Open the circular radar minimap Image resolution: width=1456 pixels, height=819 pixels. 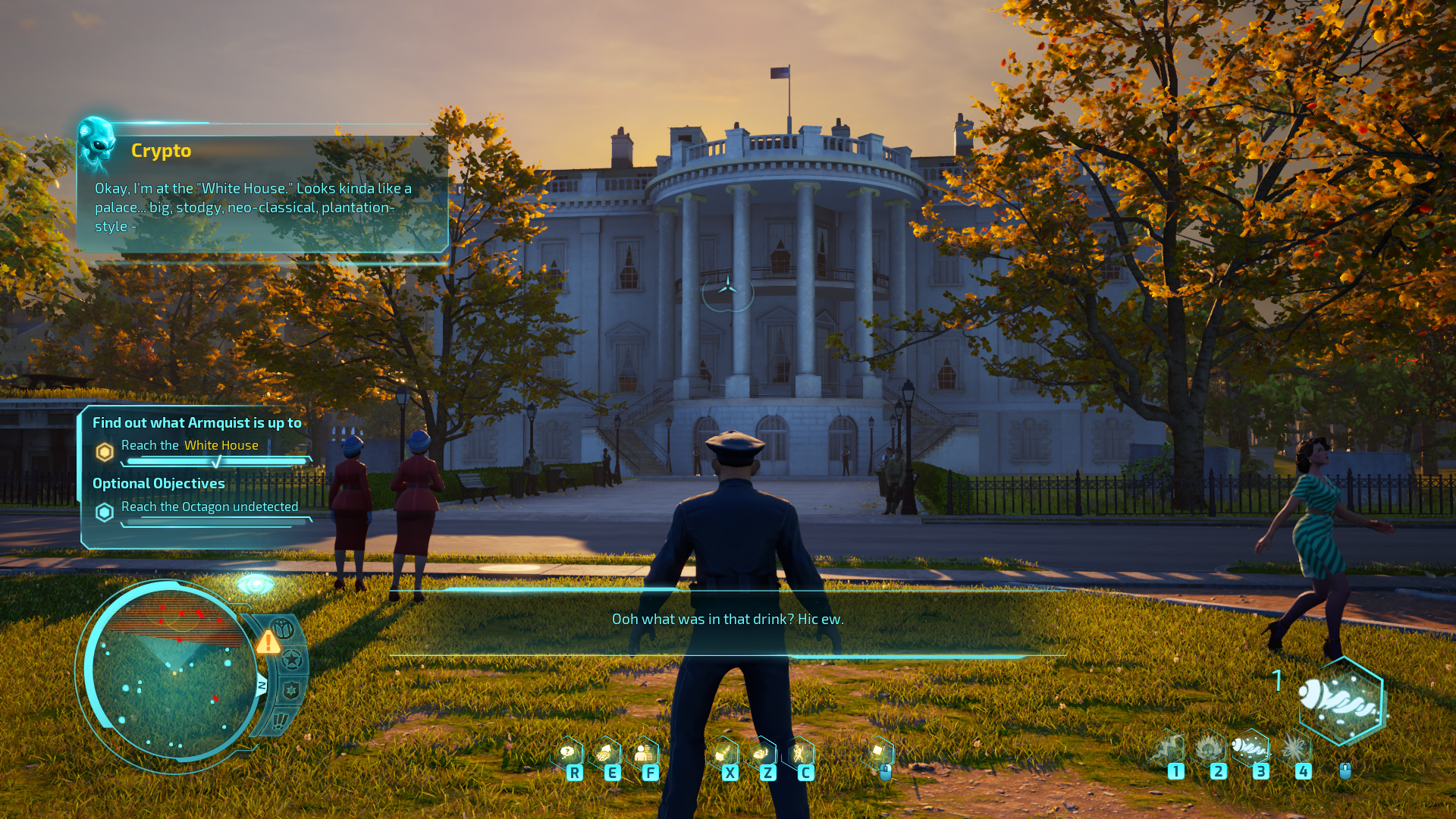click(172, 673)
